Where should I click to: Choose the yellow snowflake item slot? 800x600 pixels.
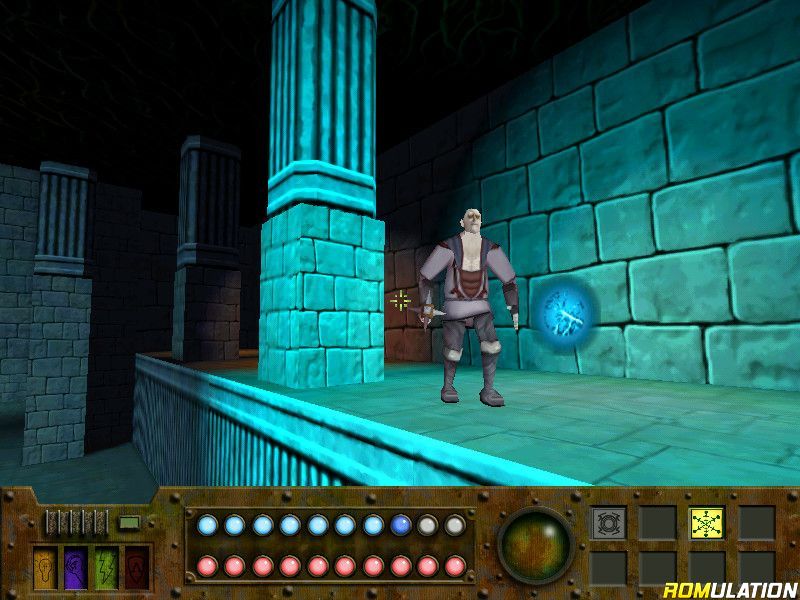[706, 523]
